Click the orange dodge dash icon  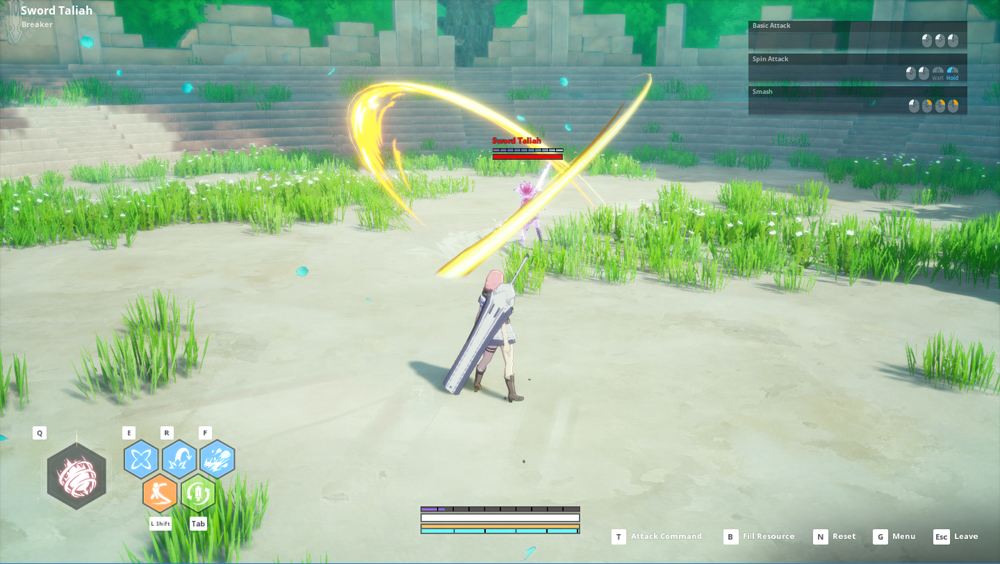pyautogui.click(x=160, y=493)
